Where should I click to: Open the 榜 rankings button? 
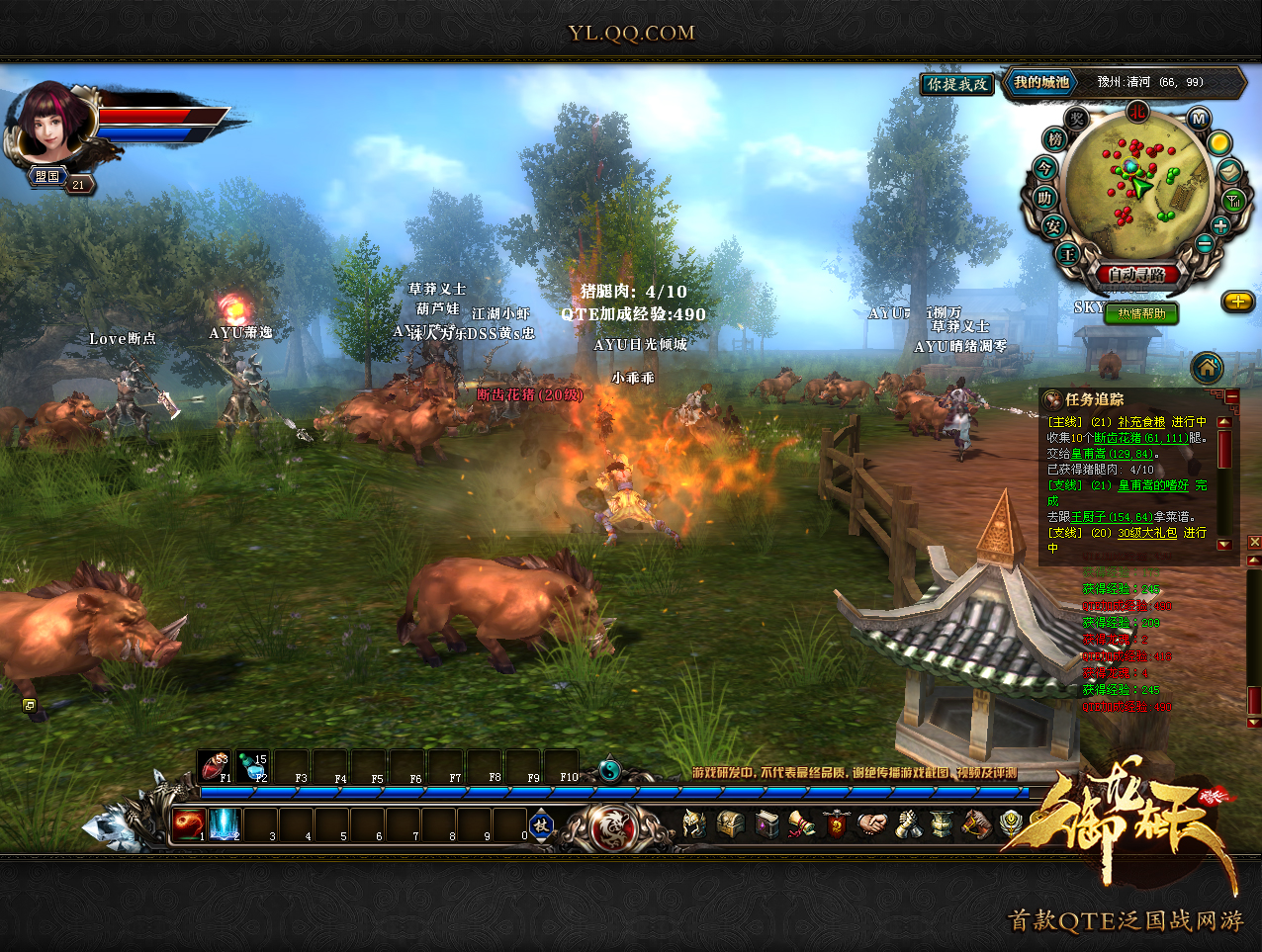pos(1055,140)
